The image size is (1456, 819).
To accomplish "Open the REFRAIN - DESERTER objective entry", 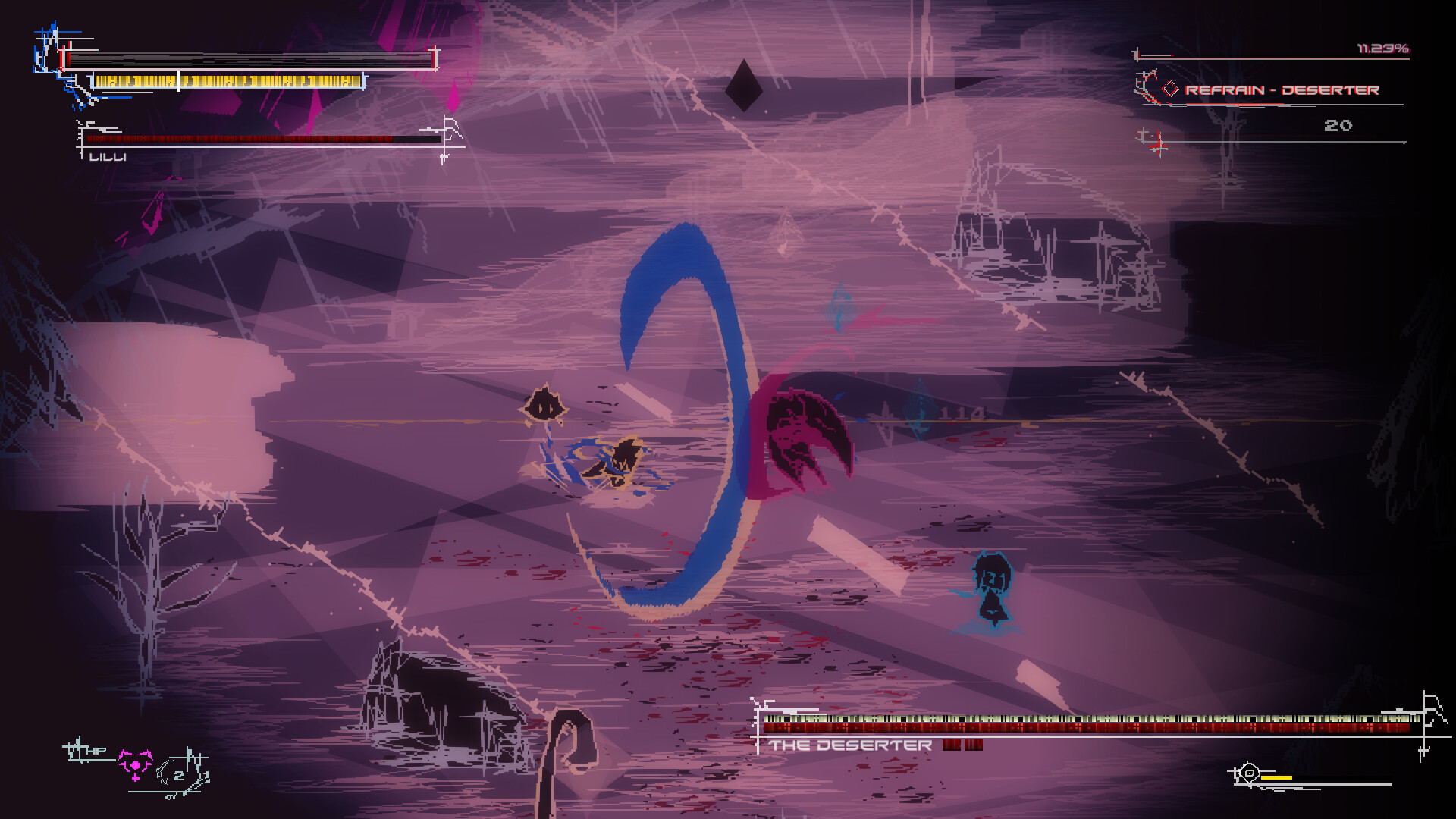I will pyautogui.click(x=1282, y=89).
